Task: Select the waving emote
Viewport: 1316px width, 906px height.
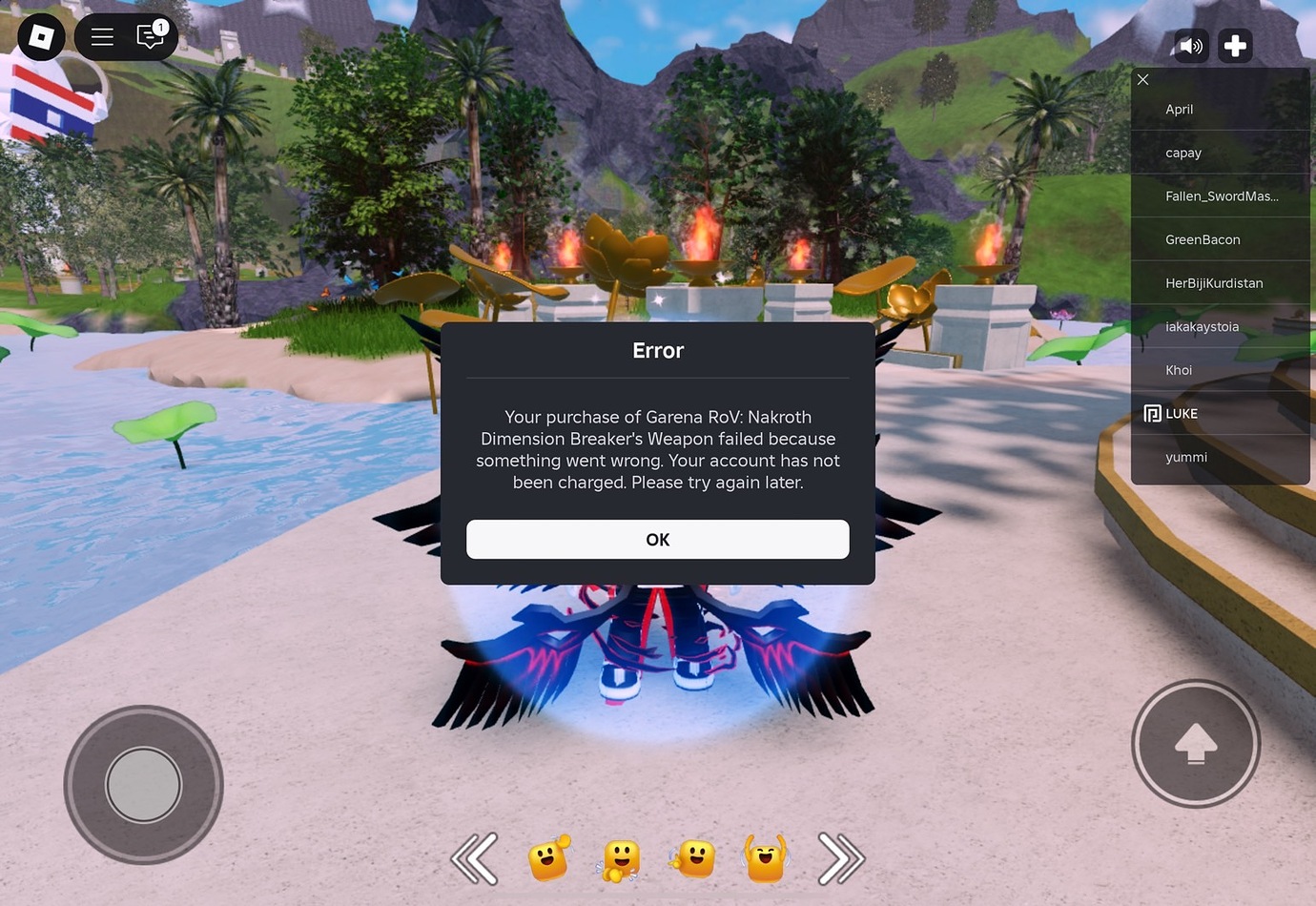Action: (x=546, y=857)
